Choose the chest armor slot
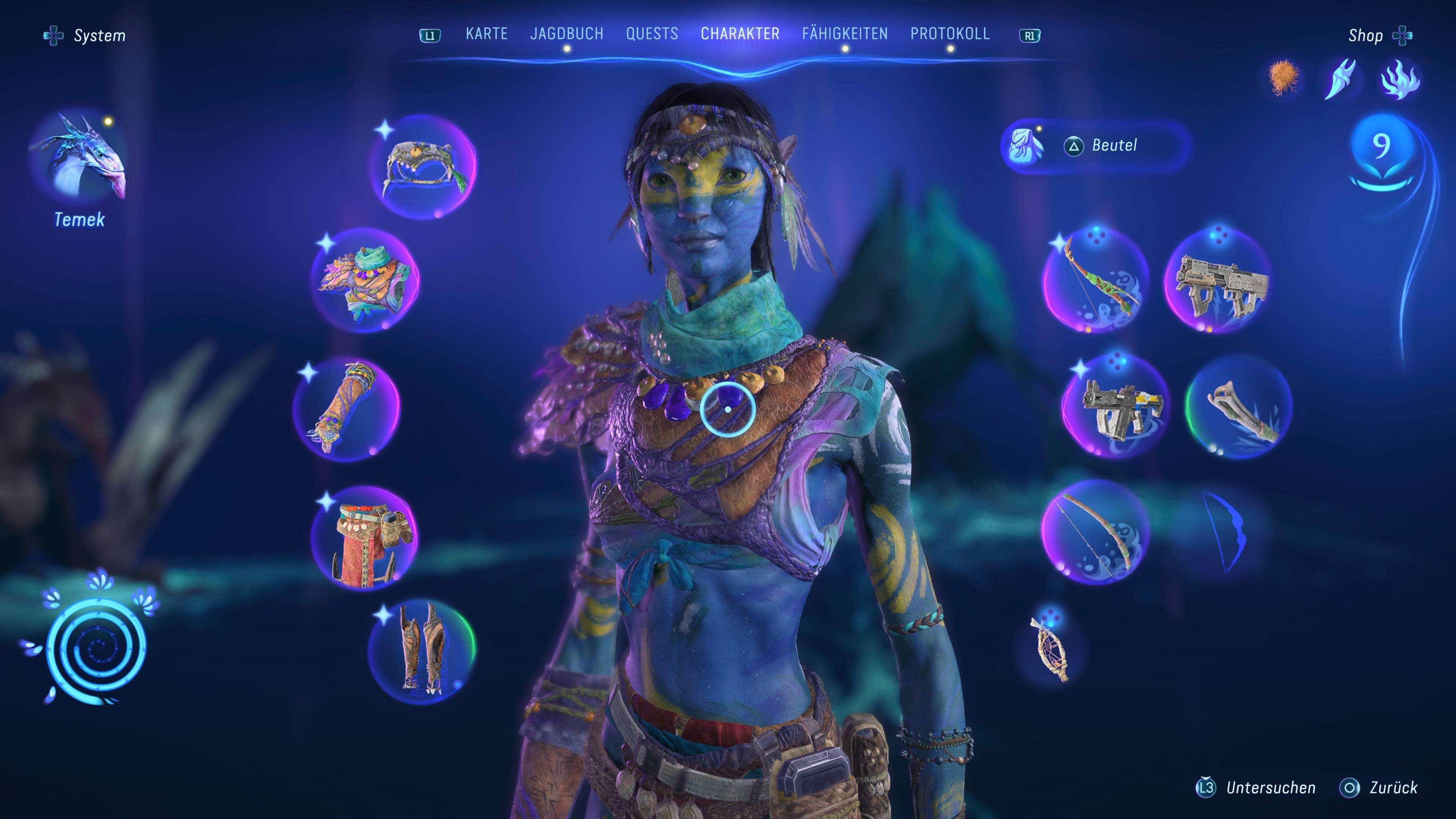This screenshot has height=819, width=1456. (x=365, y=280)
